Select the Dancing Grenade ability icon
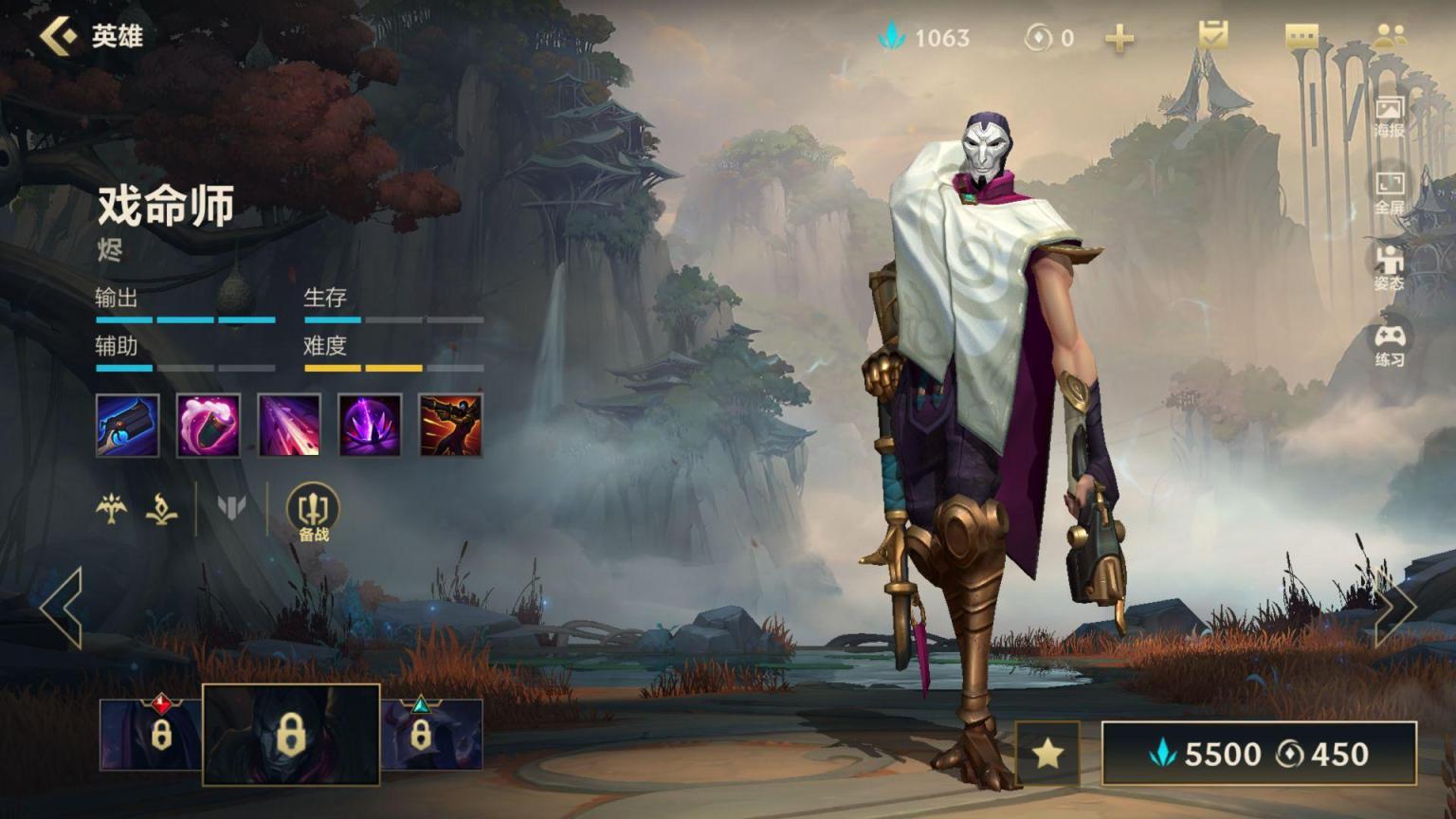This screenshot has width=1456, height=819. (208, 426)
